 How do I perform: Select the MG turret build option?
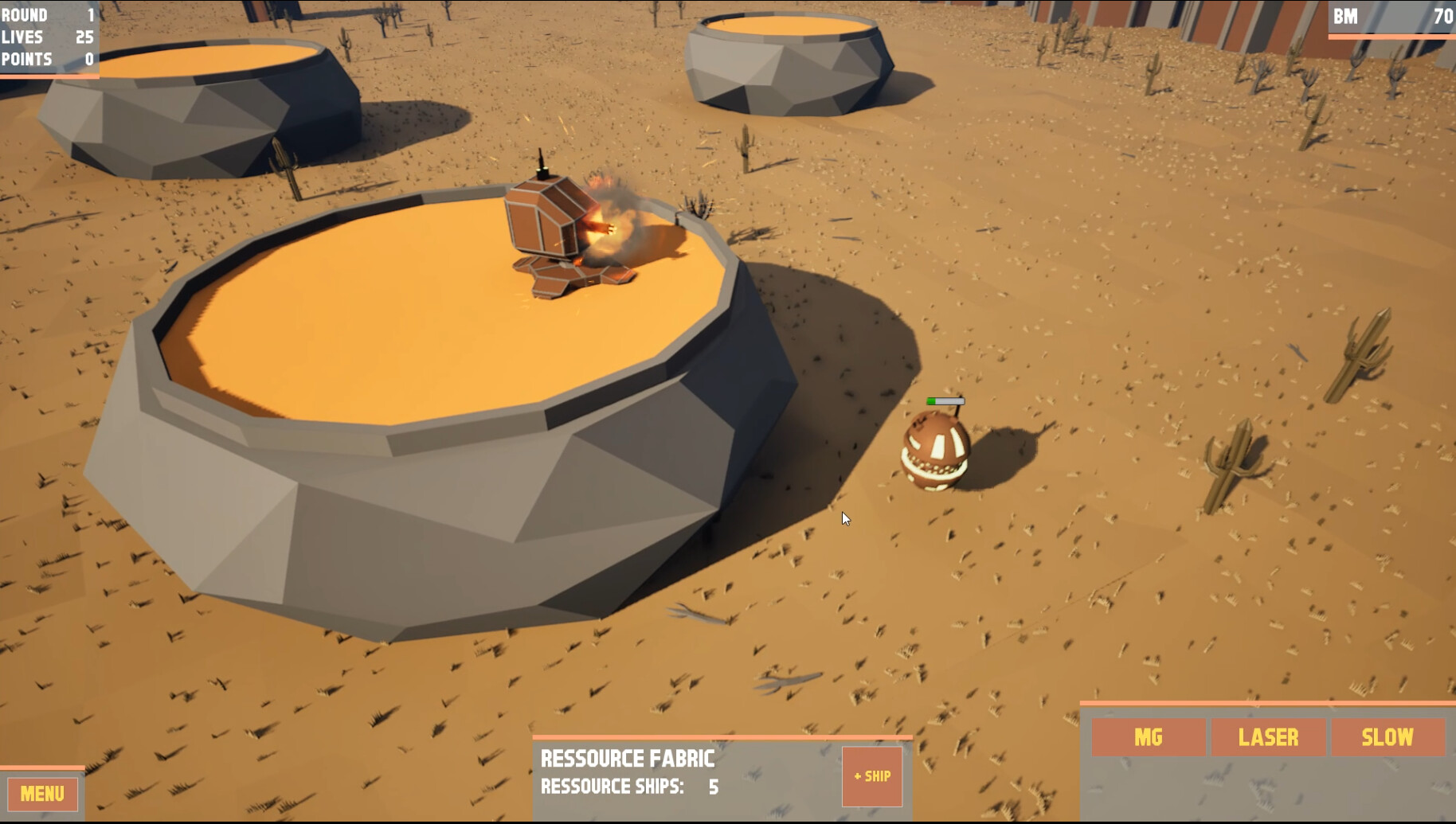click(x=1150, y=737)
